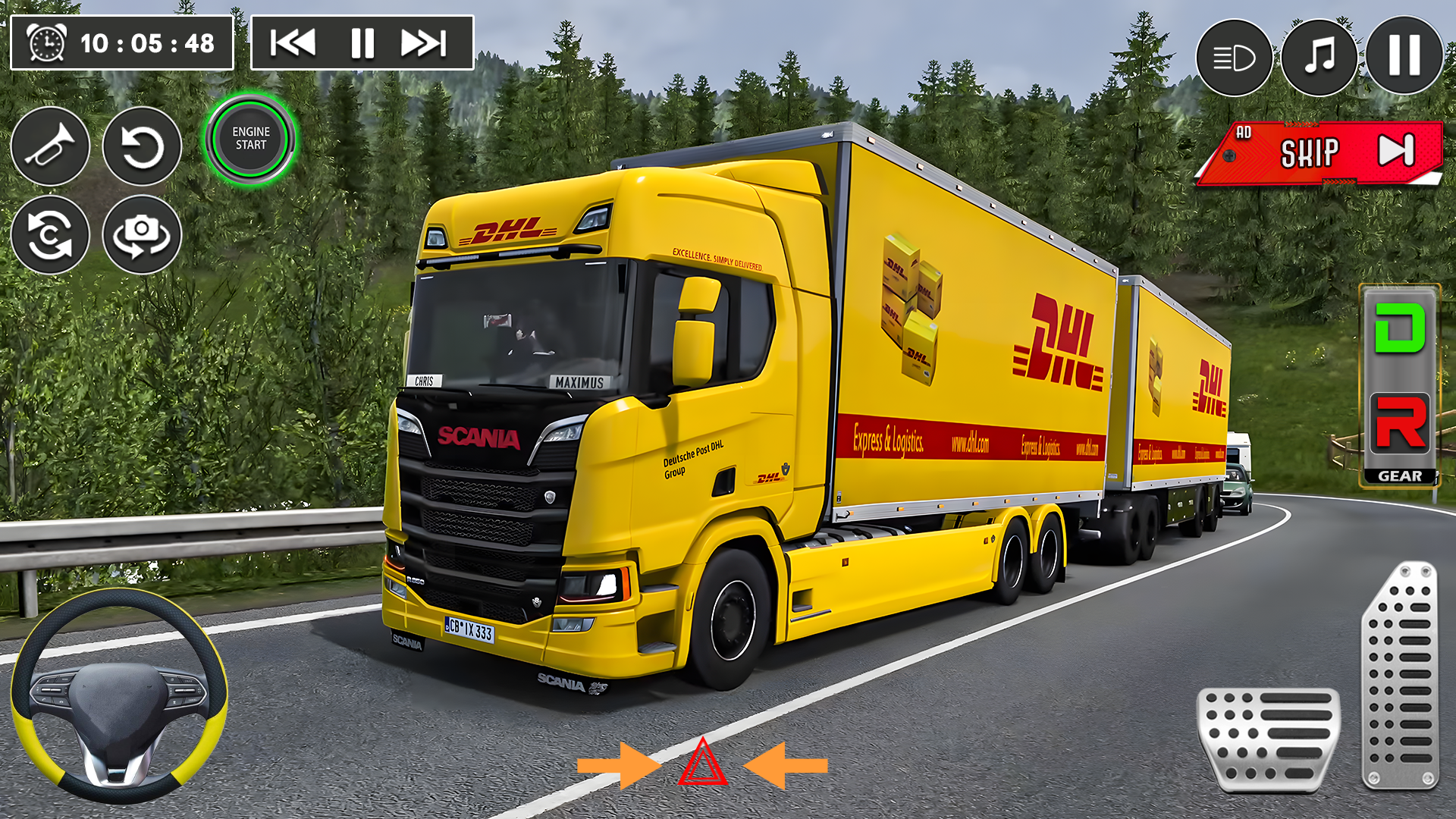Toggle the headlights
1456x819 pixels.
point(1233,57)
